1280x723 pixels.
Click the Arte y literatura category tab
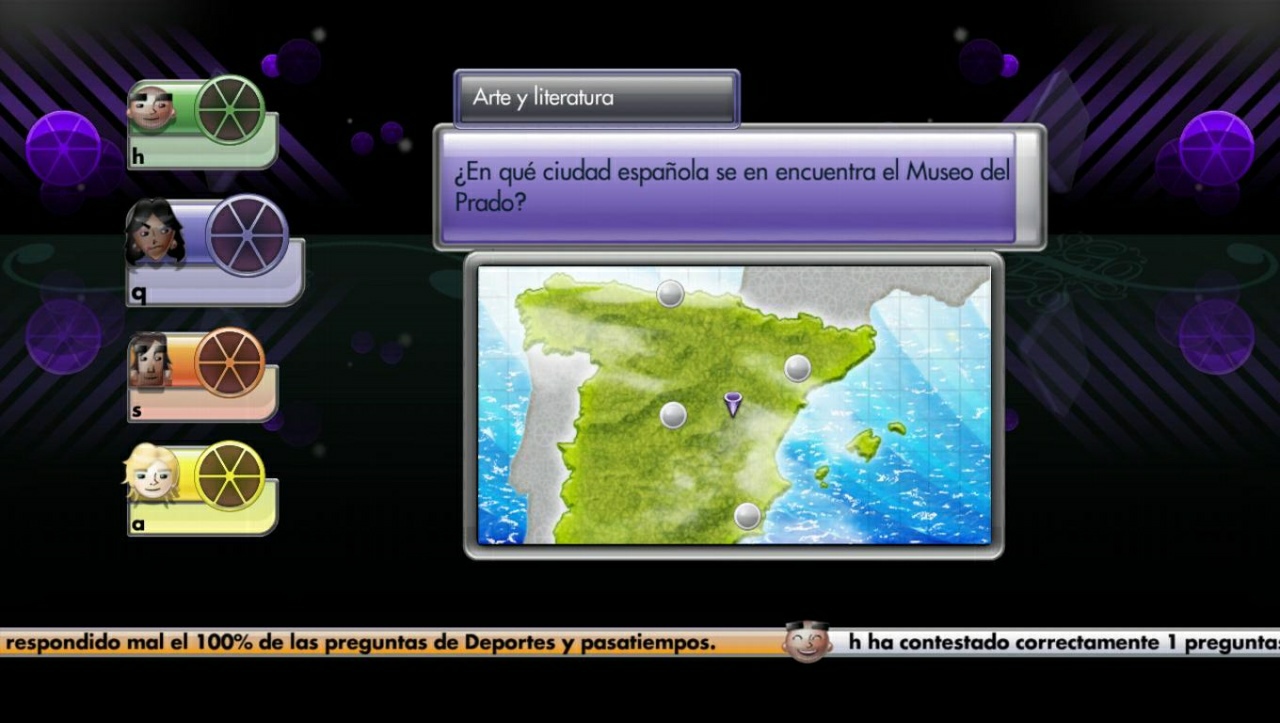595,98
